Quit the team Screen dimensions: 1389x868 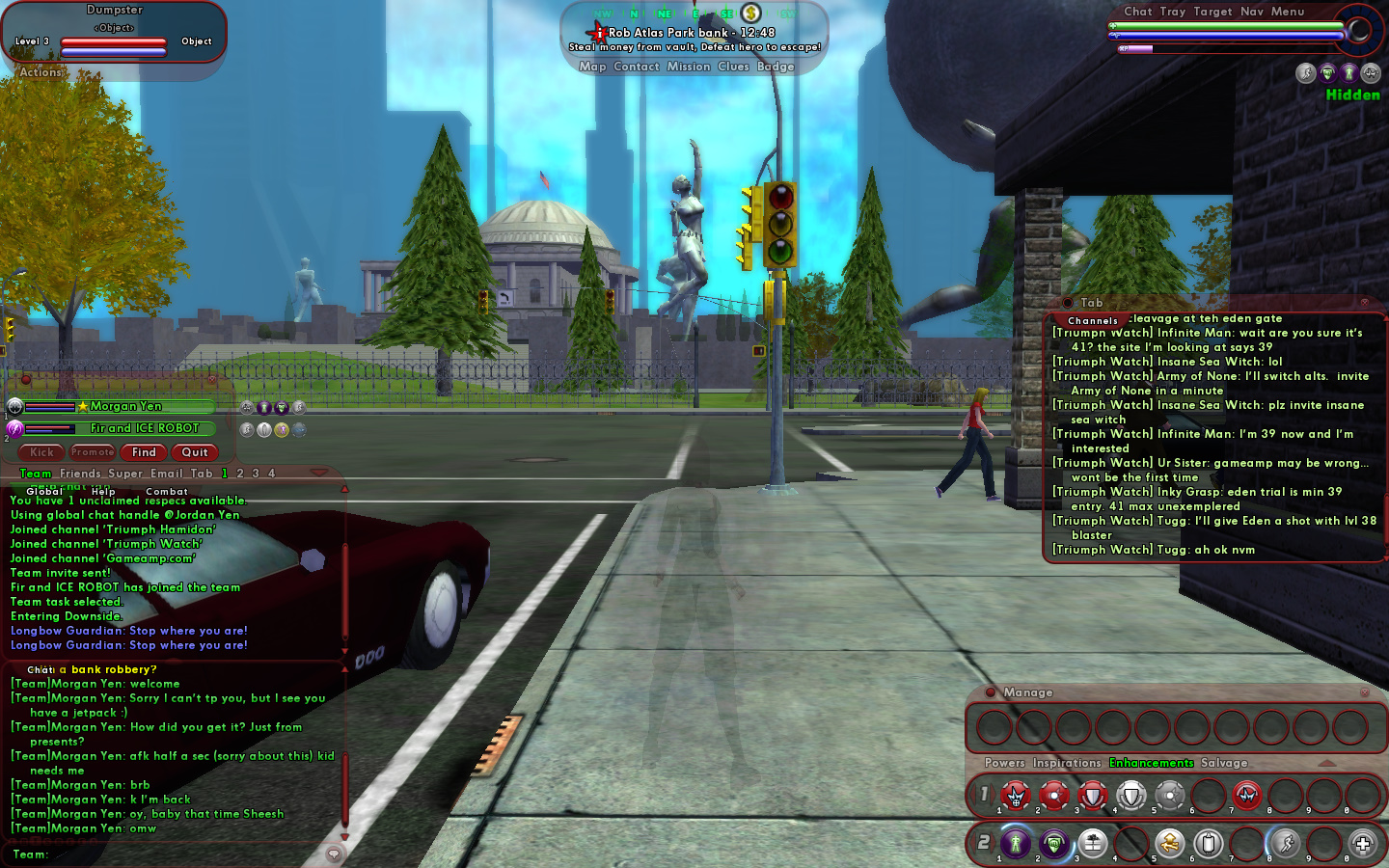click(195, 452)
